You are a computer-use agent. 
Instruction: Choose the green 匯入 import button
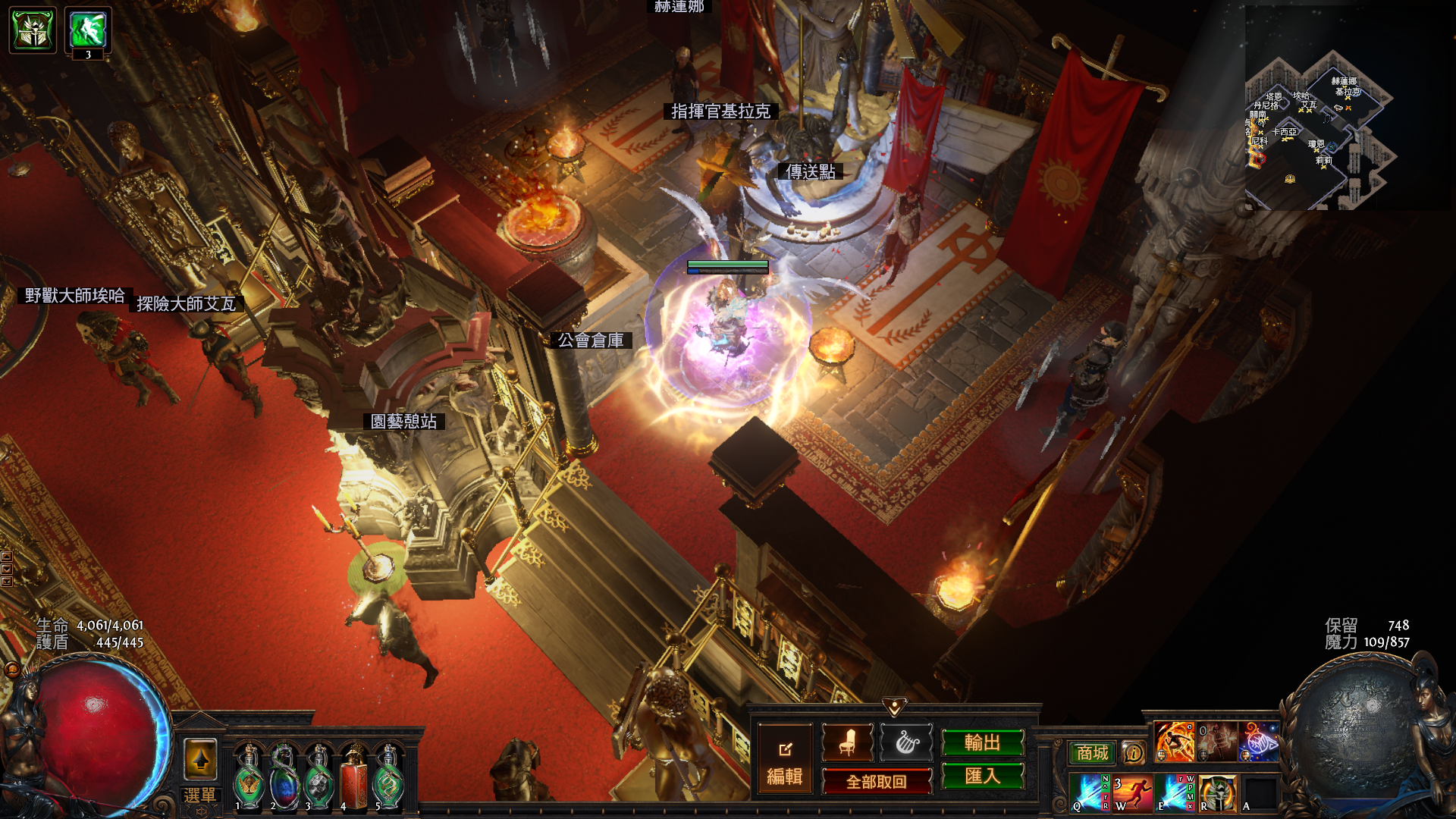click(983, 776)
